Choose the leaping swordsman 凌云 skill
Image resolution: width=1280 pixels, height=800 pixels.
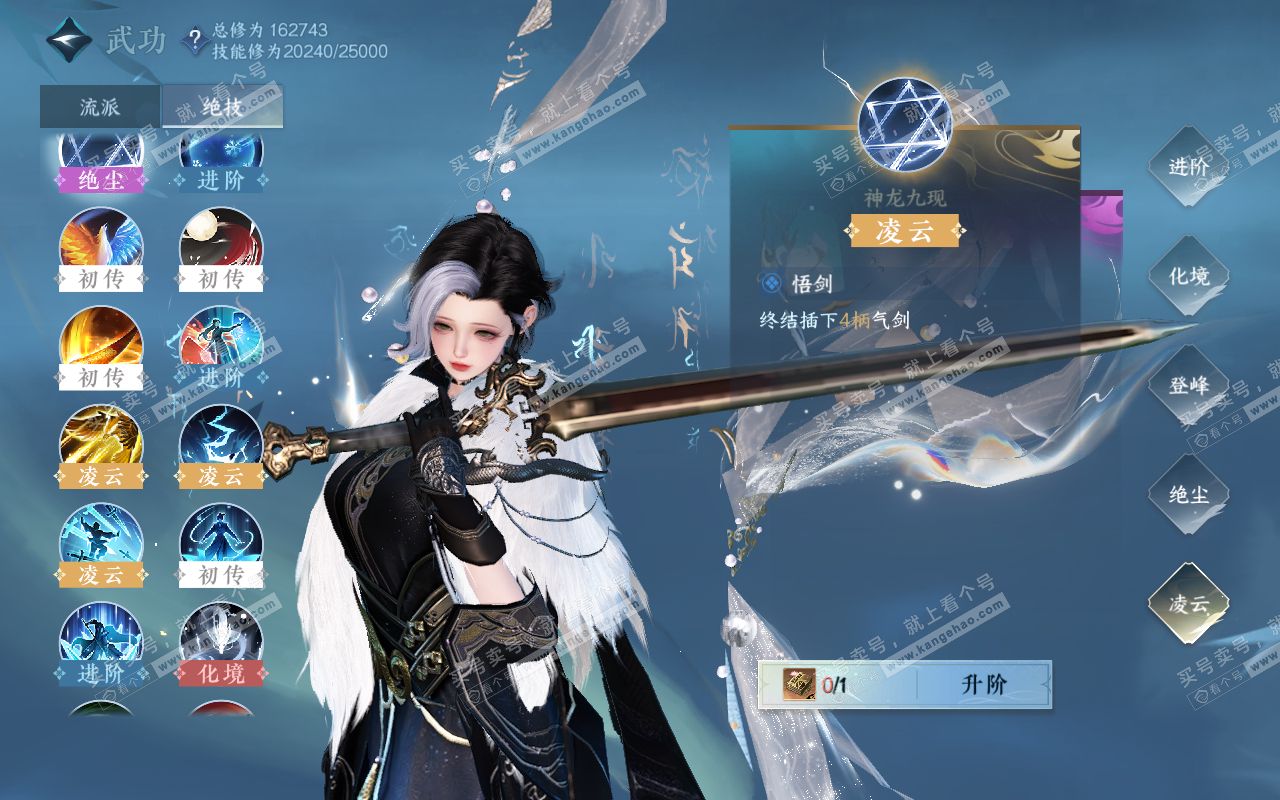click(101, 538)
